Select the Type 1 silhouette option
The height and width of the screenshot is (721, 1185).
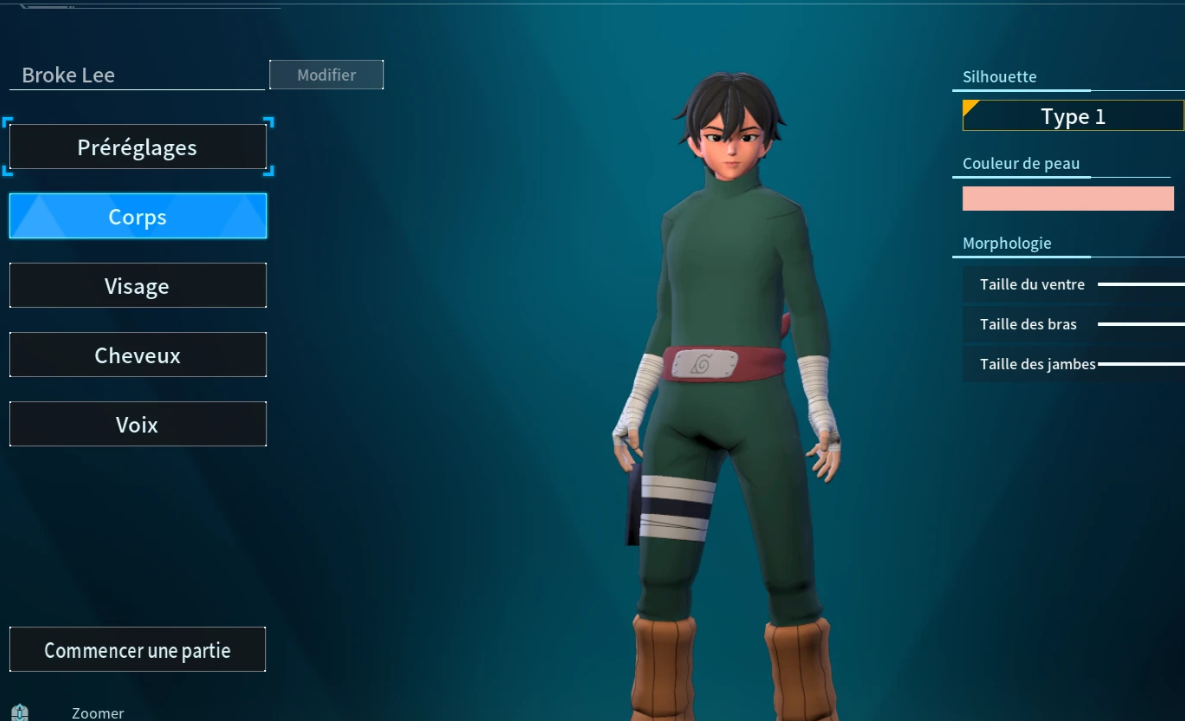coord(1073,116)
